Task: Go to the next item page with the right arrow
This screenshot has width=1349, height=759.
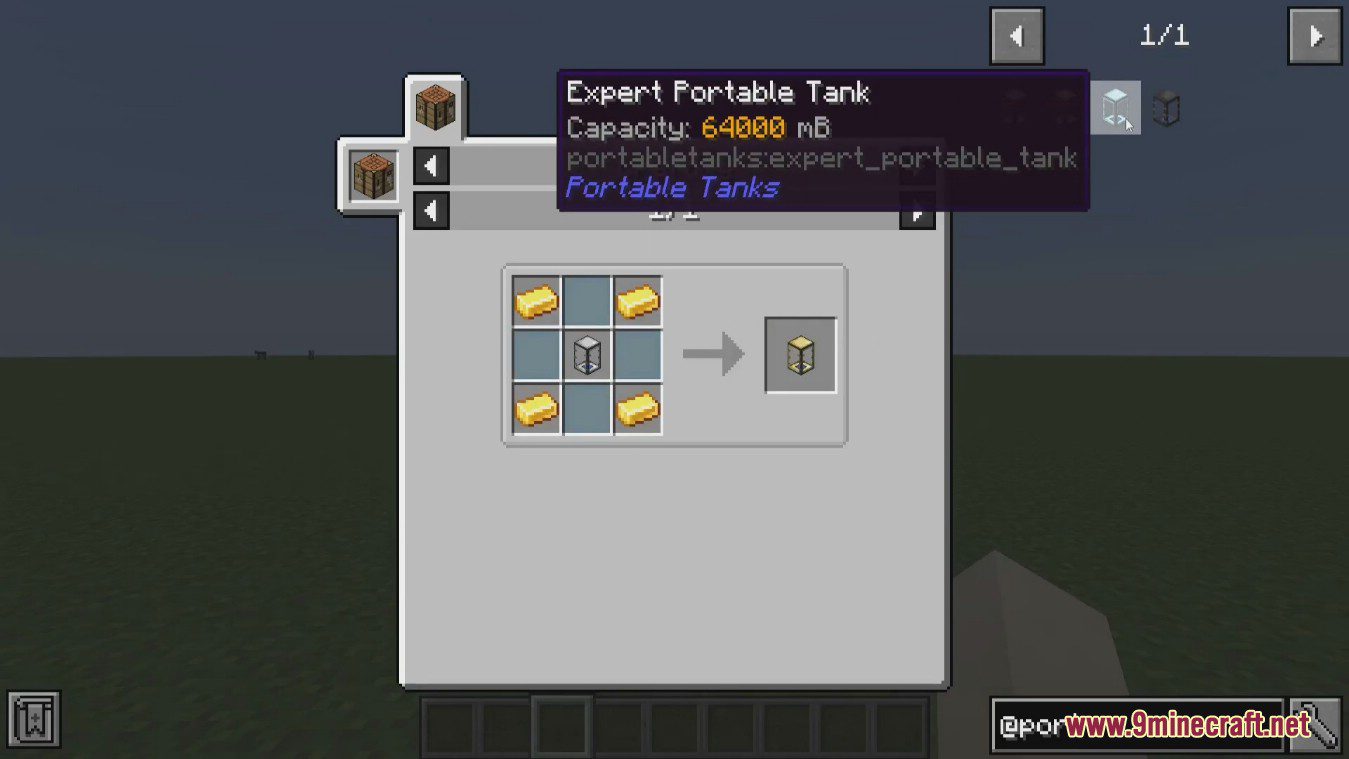Action: pos(1313,35)
